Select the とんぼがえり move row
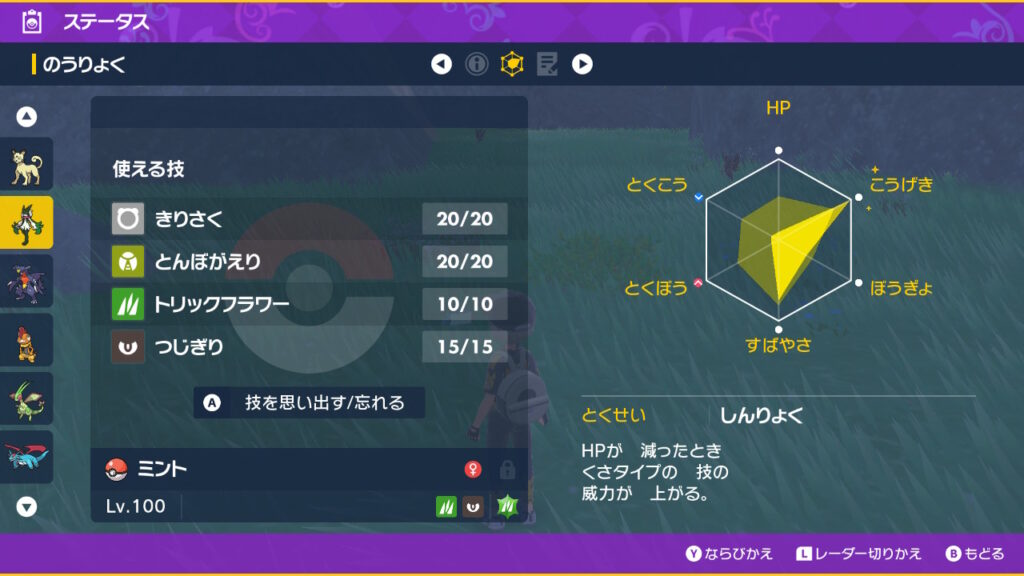The width and height of the screenshot is (1024, 576). coord(309,261)
